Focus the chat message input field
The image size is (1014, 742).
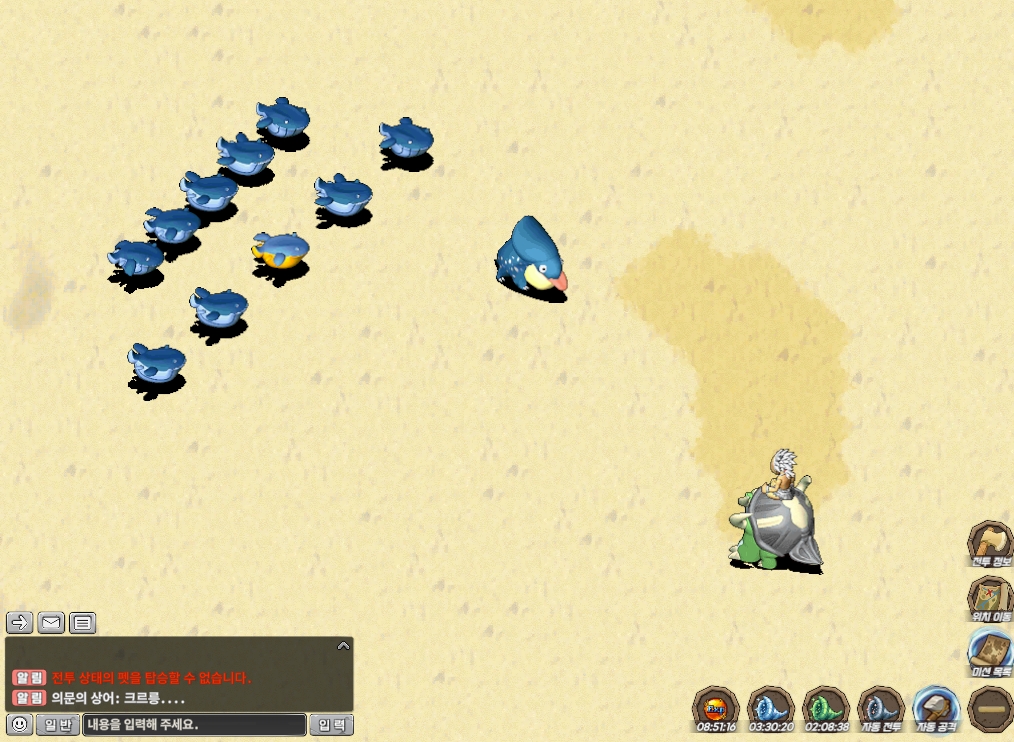(194, 725)
